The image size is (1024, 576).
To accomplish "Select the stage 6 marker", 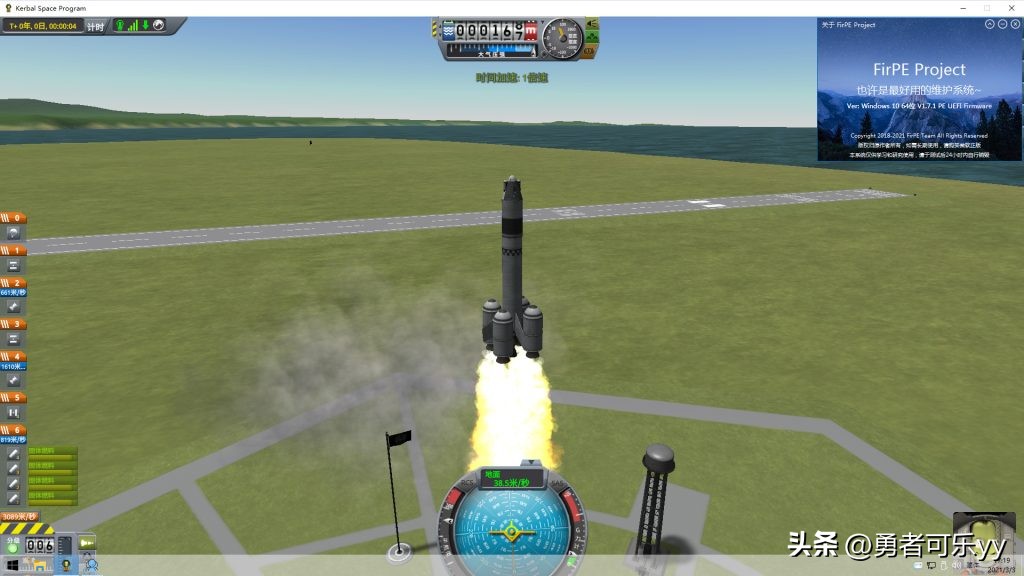I will [14, 430].
